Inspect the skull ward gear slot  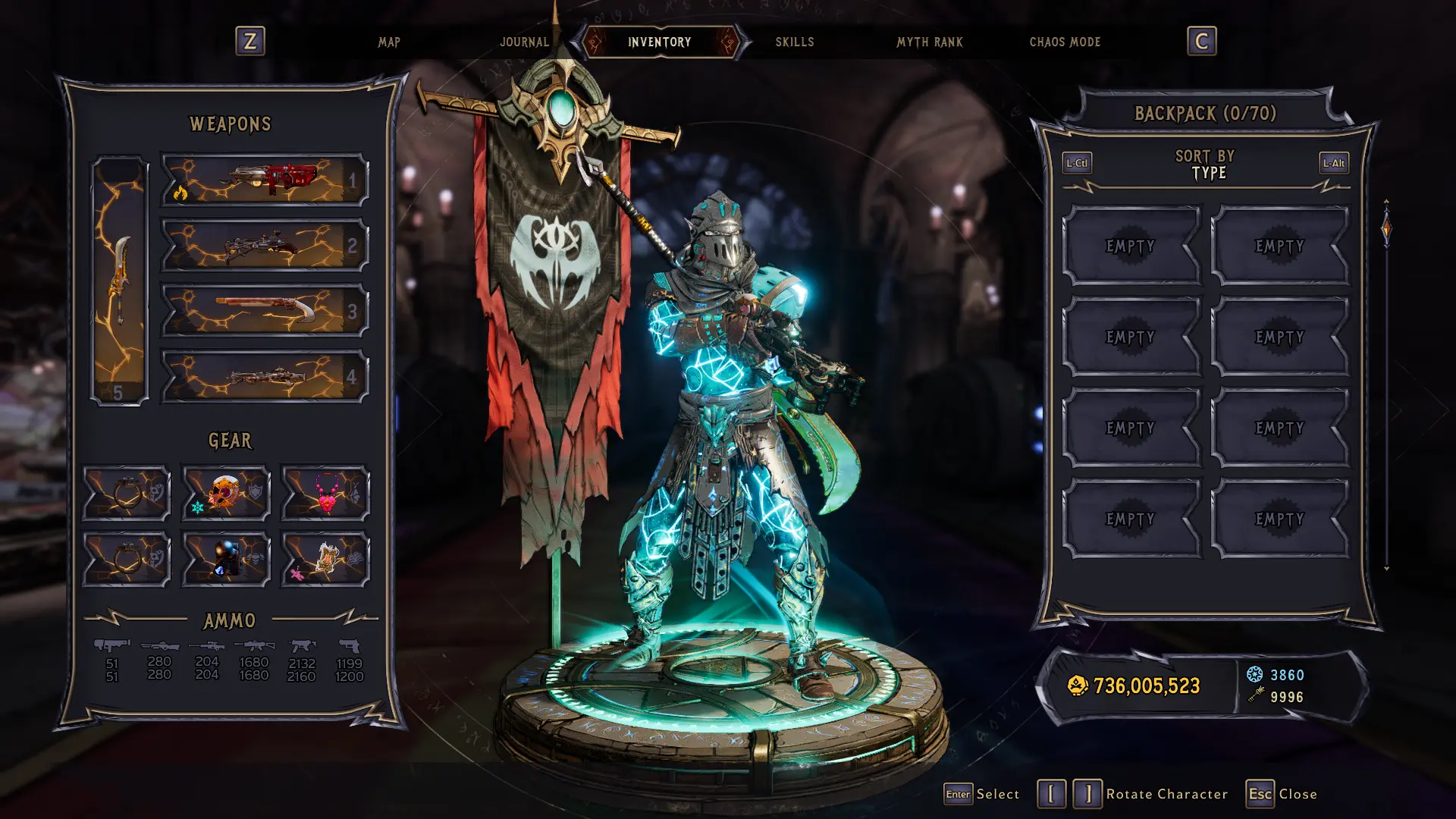click(x=226, y=493)
